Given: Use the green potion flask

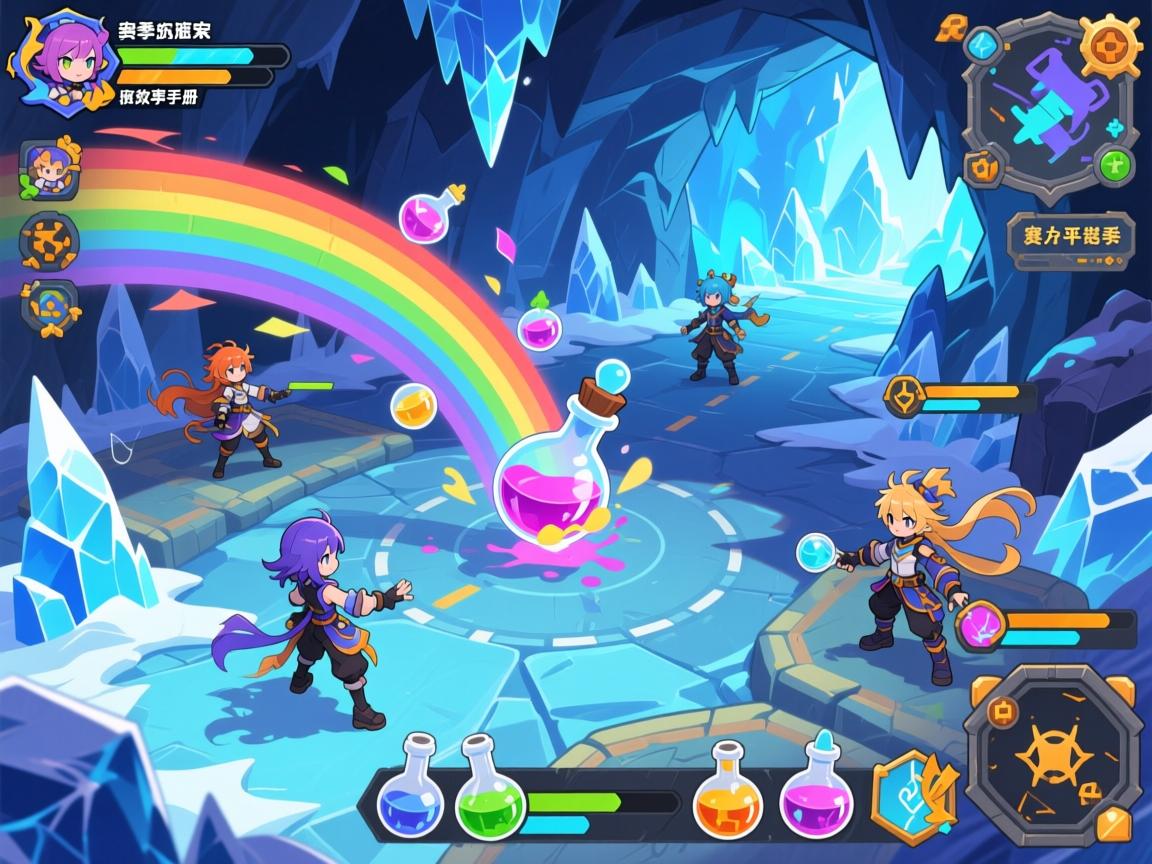Looking at the screenshot, I should click(489, 790).
